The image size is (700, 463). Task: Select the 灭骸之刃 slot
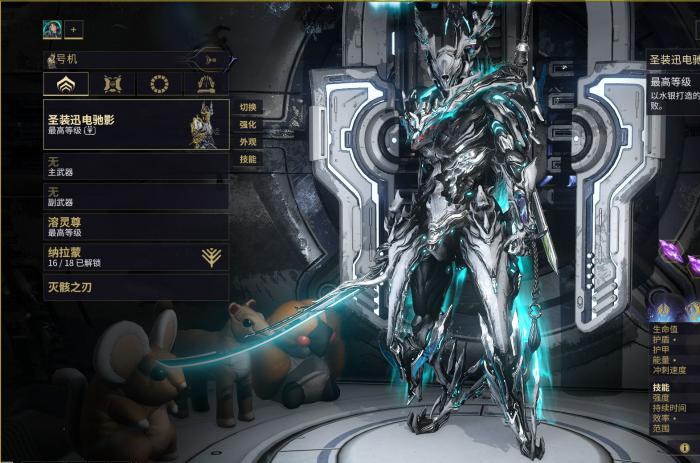click(136, 289)
